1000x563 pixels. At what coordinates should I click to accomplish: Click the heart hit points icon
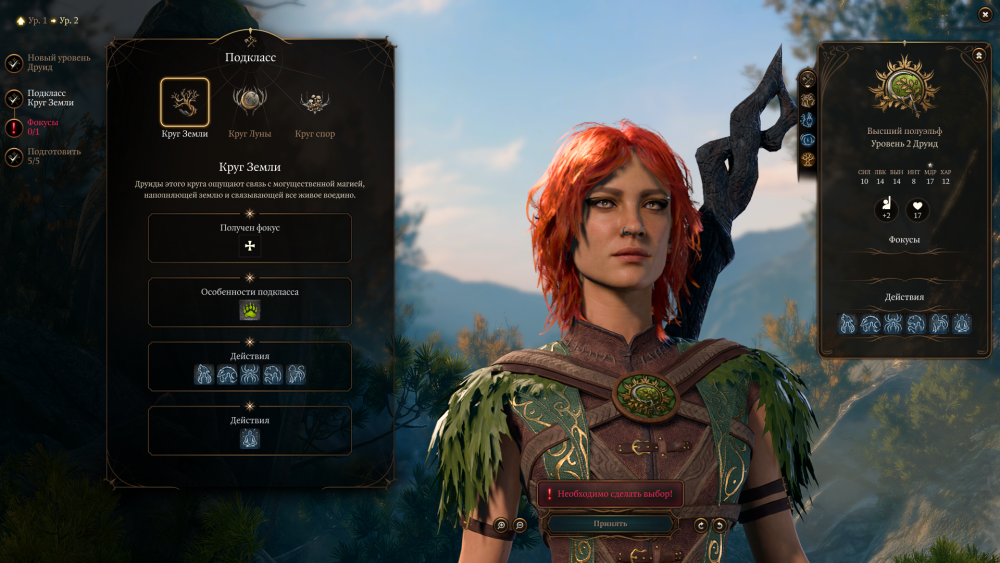(x=917, y=209)
